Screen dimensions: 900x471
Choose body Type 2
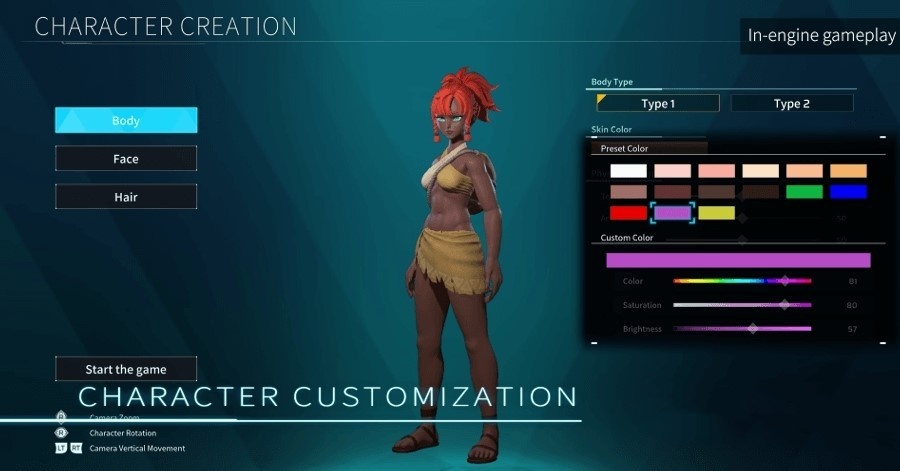tap(791, 103)
